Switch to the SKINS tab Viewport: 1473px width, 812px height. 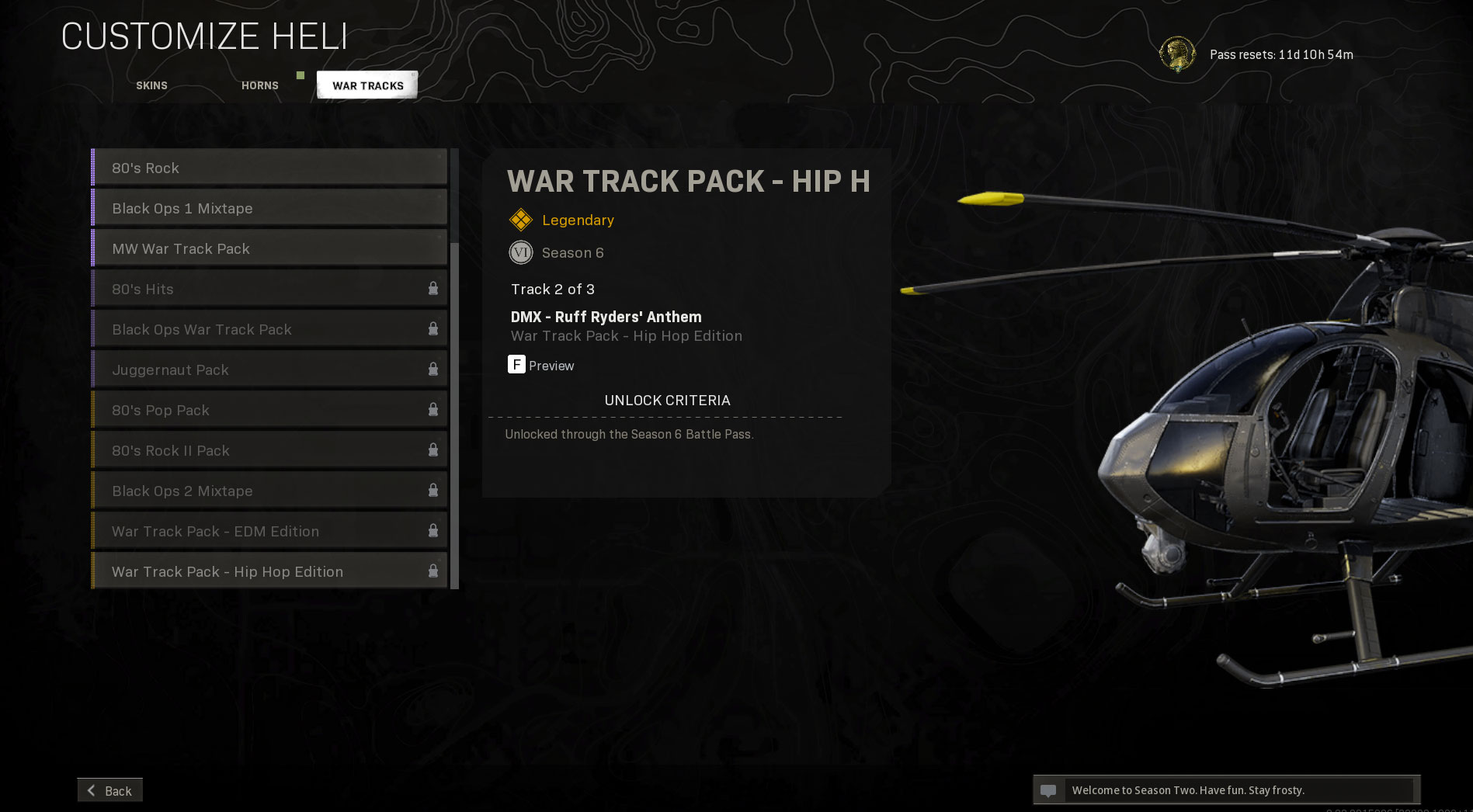(x=151, y=85)
